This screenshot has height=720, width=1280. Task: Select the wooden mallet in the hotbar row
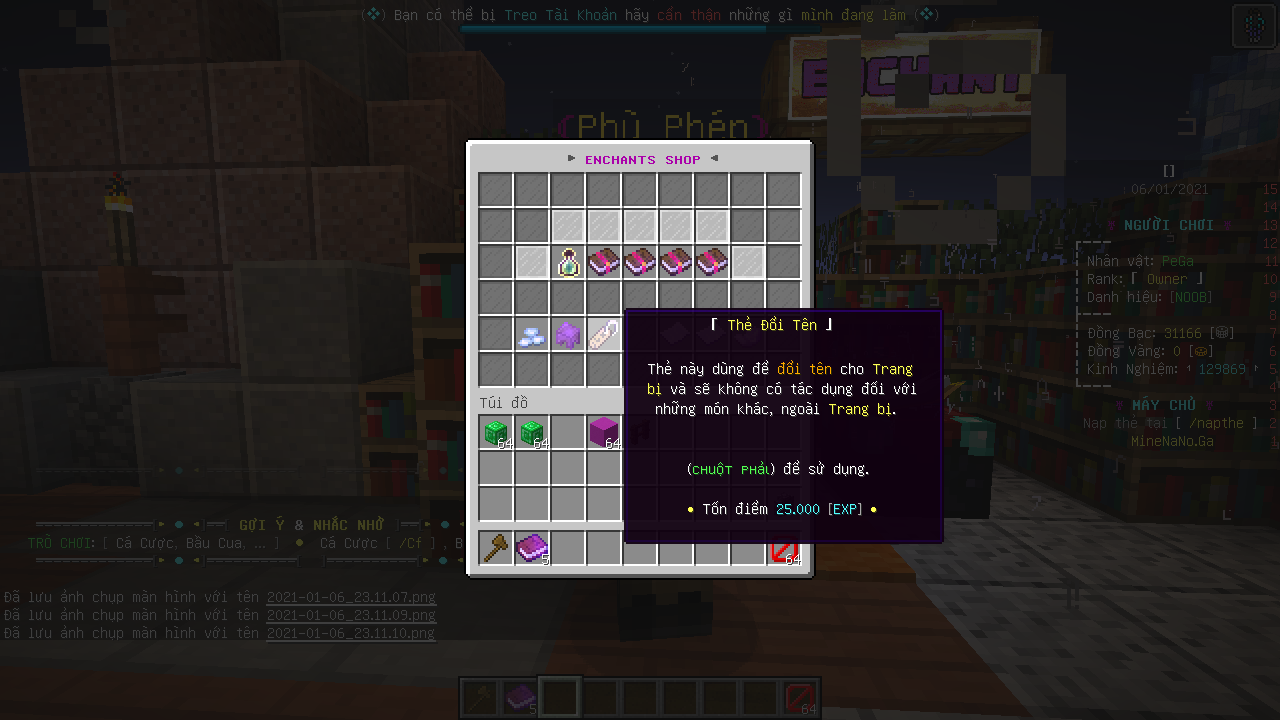496,547
